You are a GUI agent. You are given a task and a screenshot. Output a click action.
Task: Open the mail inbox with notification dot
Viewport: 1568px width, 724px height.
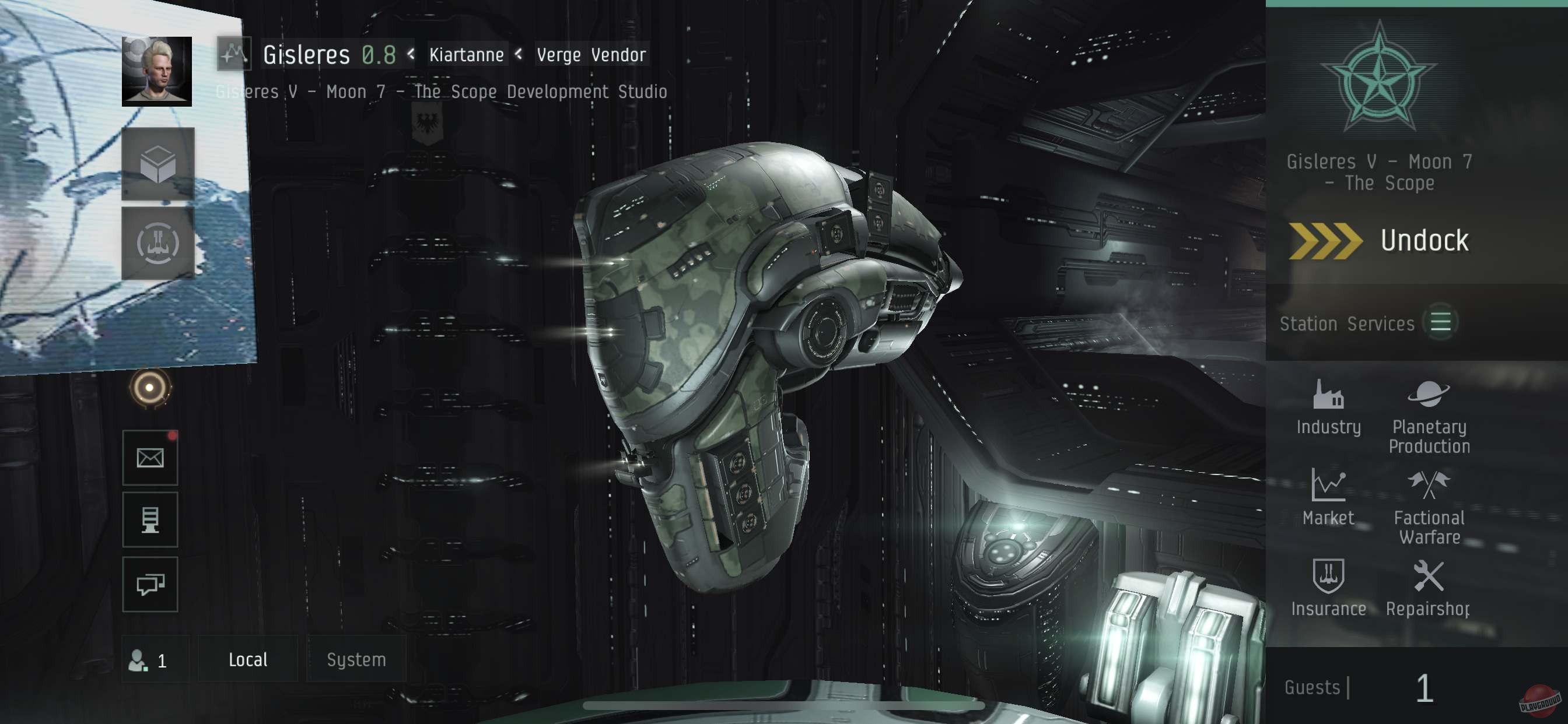click(150, 458)
